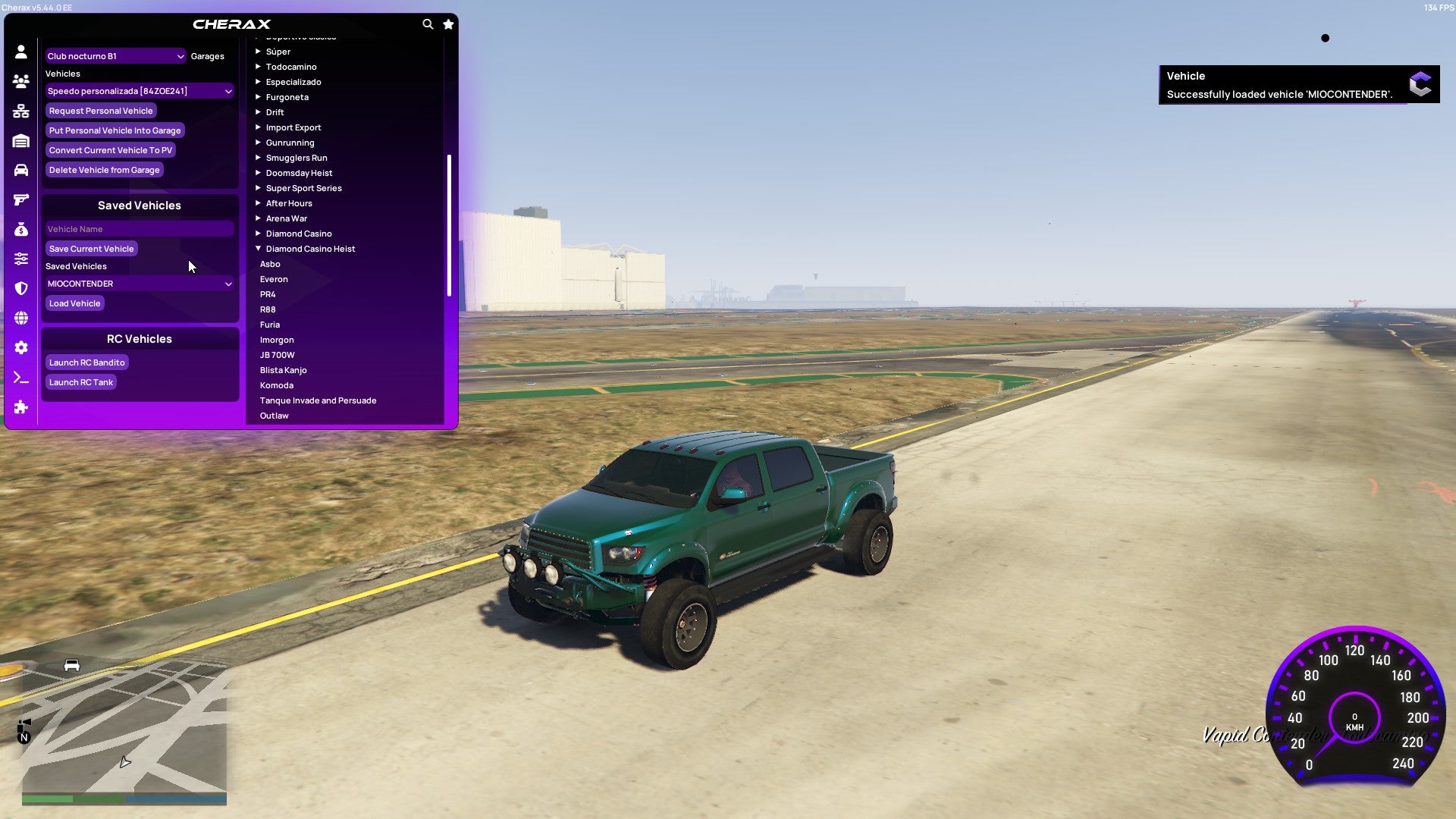
Task: Select Asbo from the vehicle list
Action: pyautogui.click(x=270, y=264)
